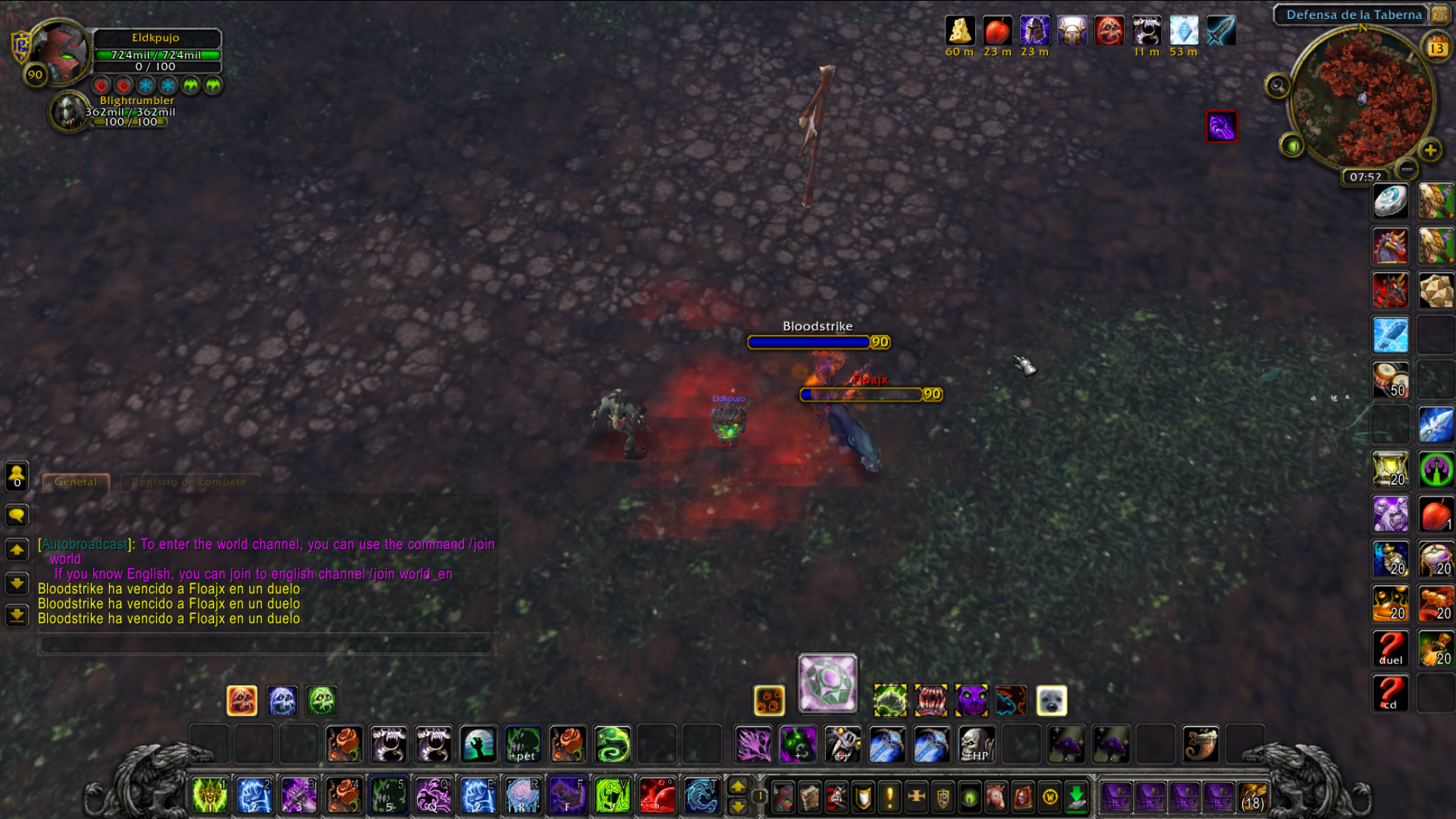The width and height of the screenshot is (1456, 819).
Task: Run the red question mark 'duel' macro
Action: 1391,648
